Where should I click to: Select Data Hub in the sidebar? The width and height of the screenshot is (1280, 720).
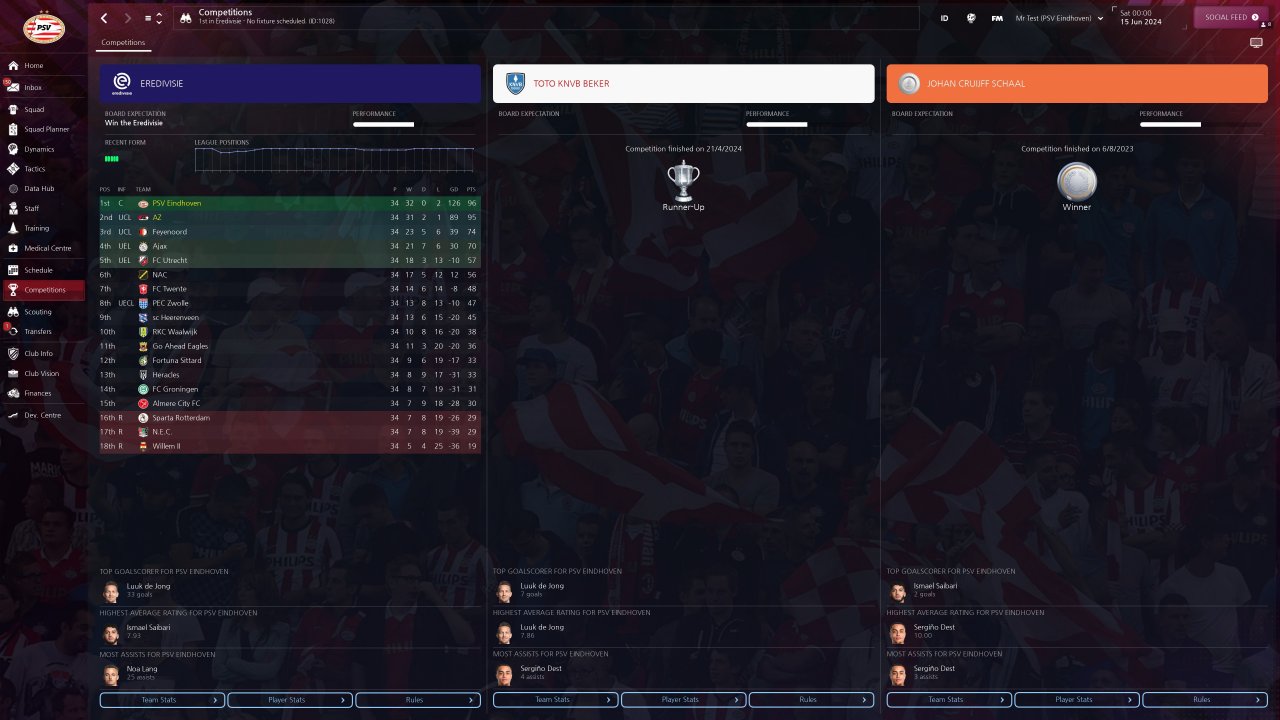(39, 189)
